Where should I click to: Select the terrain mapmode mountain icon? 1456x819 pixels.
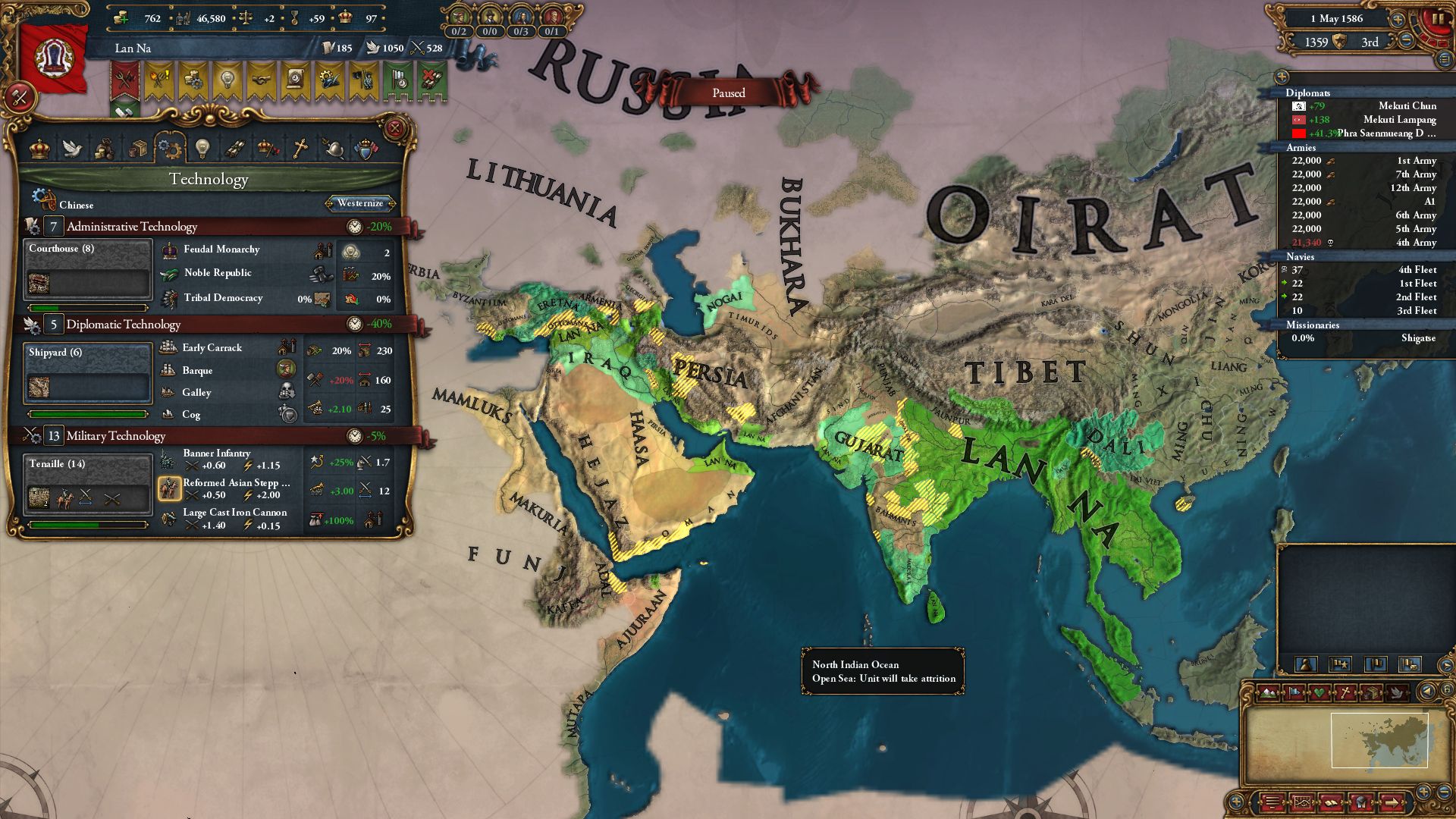click(x=1268, y=692)
